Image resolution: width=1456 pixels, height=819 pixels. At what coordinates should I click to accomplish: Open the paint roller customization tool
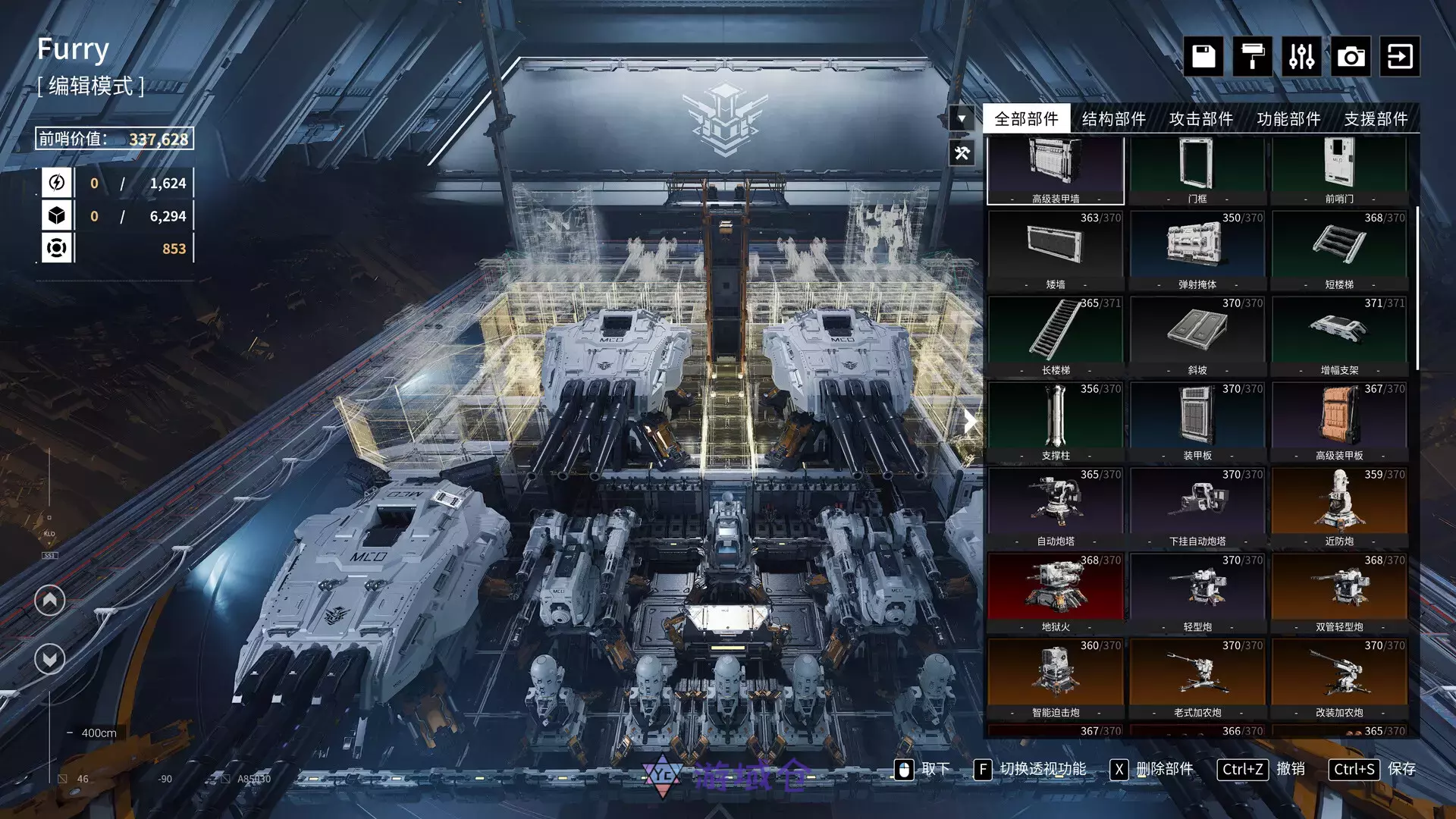pyautogui.click(x=1251, y=57)
